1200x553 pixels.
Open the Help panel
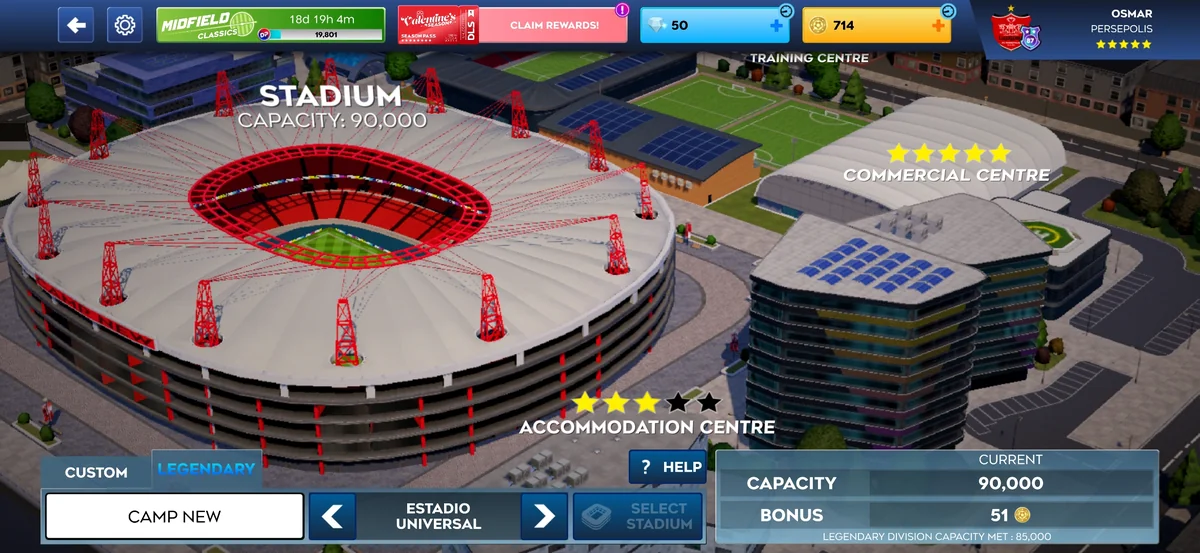668,467
